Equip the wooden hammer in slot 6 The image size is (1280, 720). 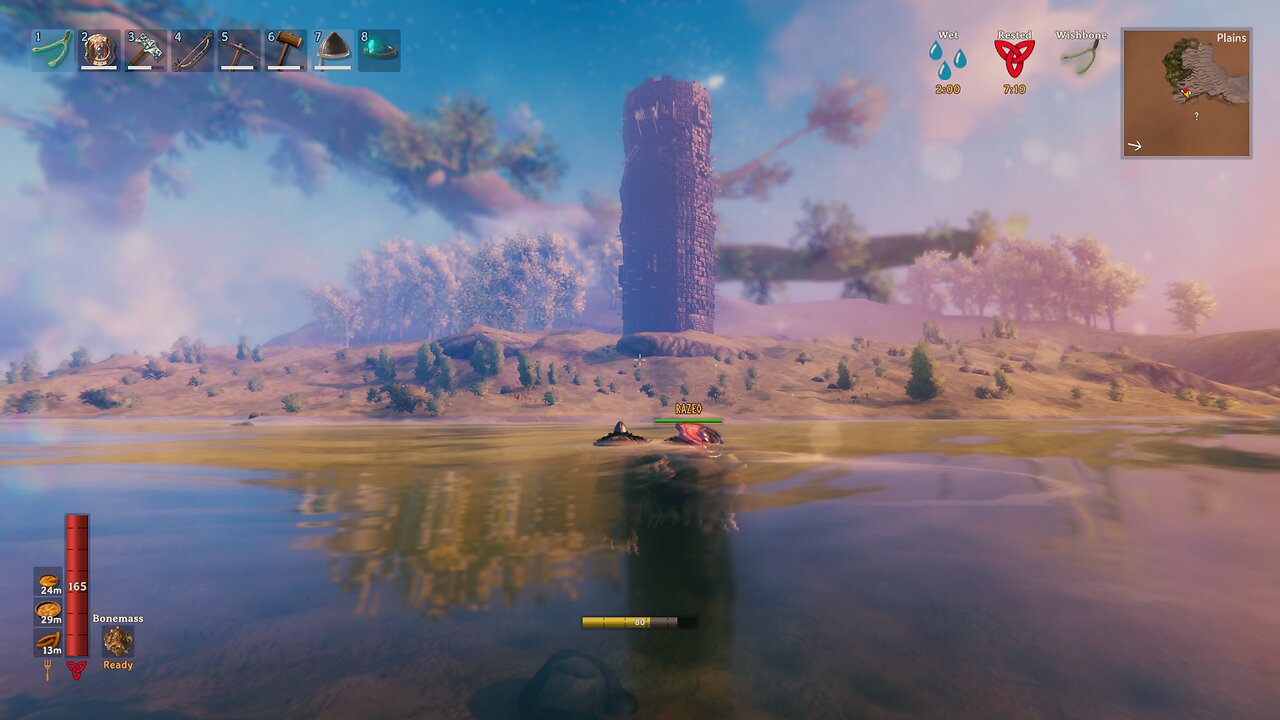(x=286, y=50)
